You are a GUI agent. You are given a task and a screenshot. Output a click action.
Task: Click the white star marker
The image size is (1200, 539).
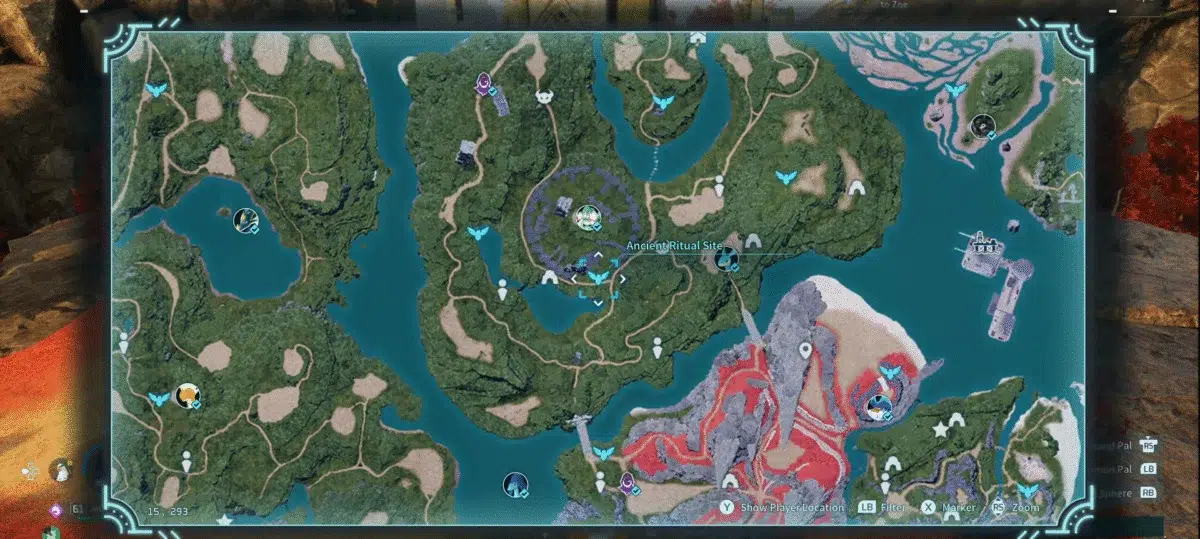coord(941,429)
